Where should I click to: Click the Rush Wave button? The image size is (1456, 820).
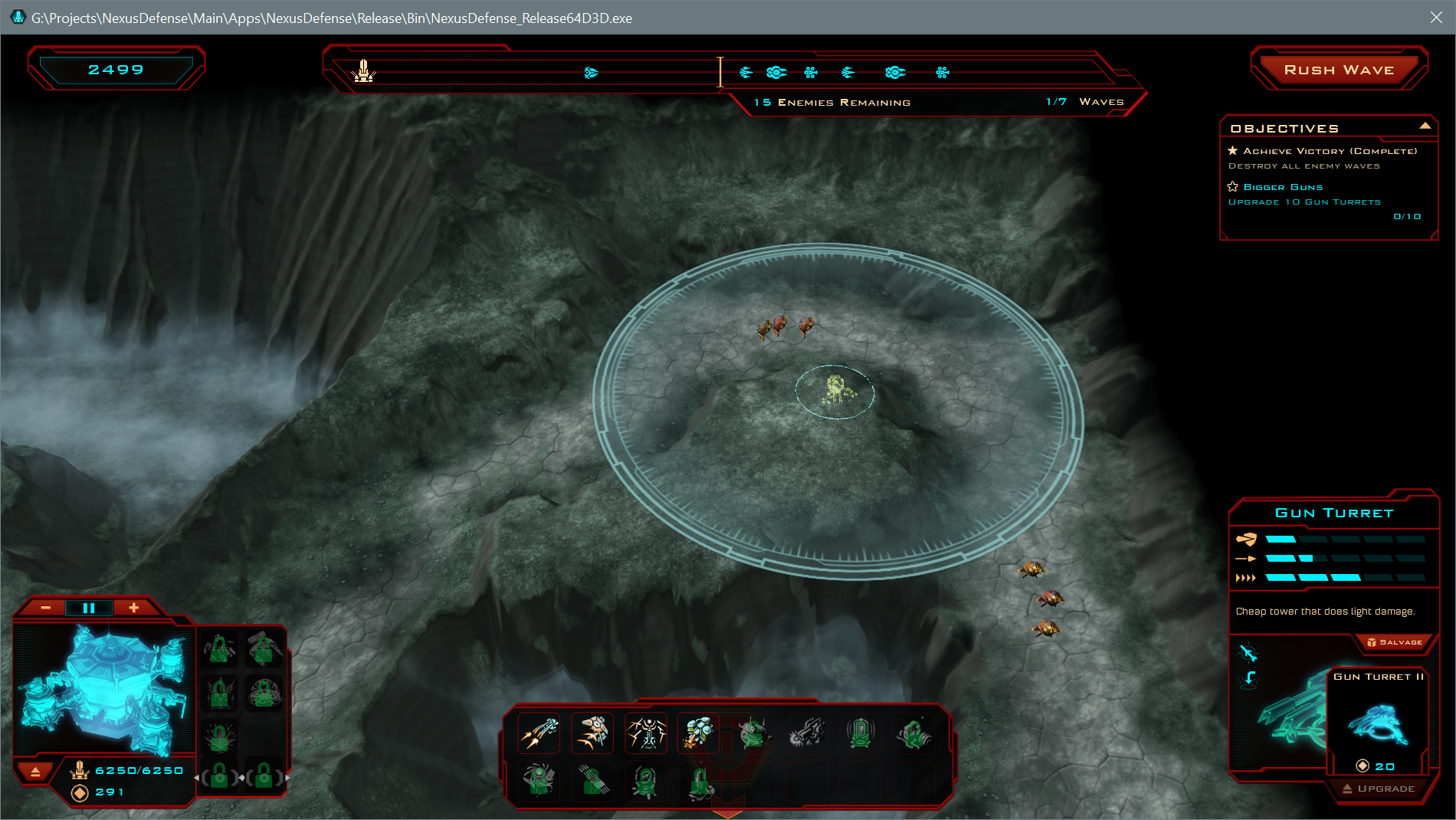coord(1338,70)
